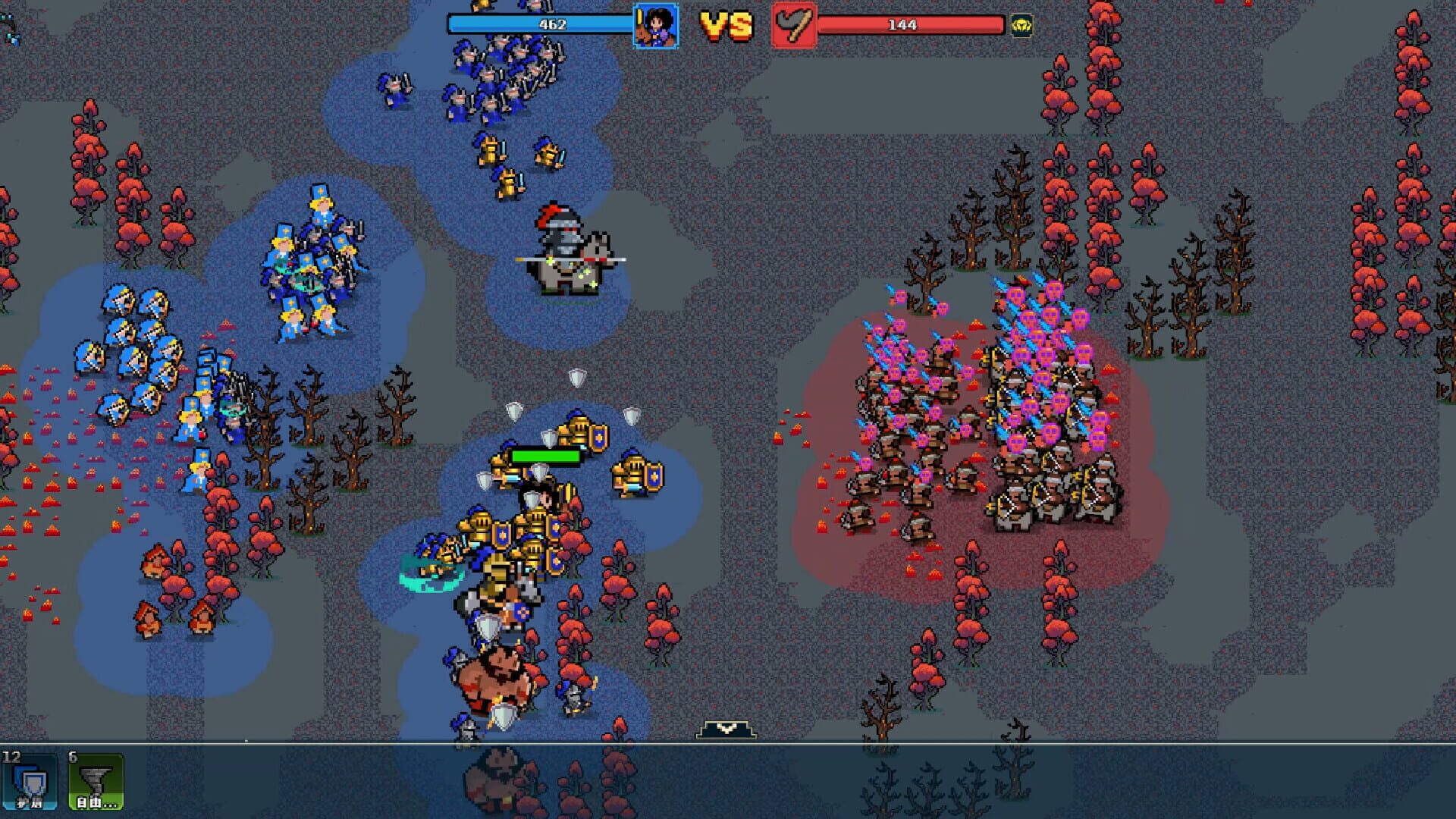Click the shield spell's charge counter 12
The width and height of the screenshot is (1456, 819).
[x=11, y=755]
